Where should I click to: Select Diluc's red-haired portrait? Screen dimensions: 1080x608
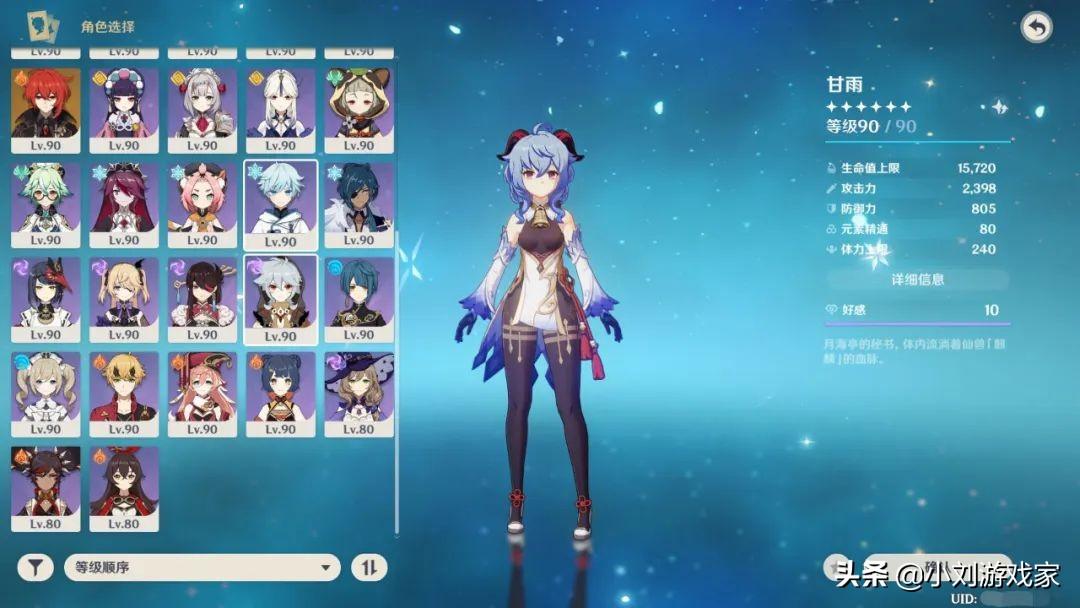(46, 110)
